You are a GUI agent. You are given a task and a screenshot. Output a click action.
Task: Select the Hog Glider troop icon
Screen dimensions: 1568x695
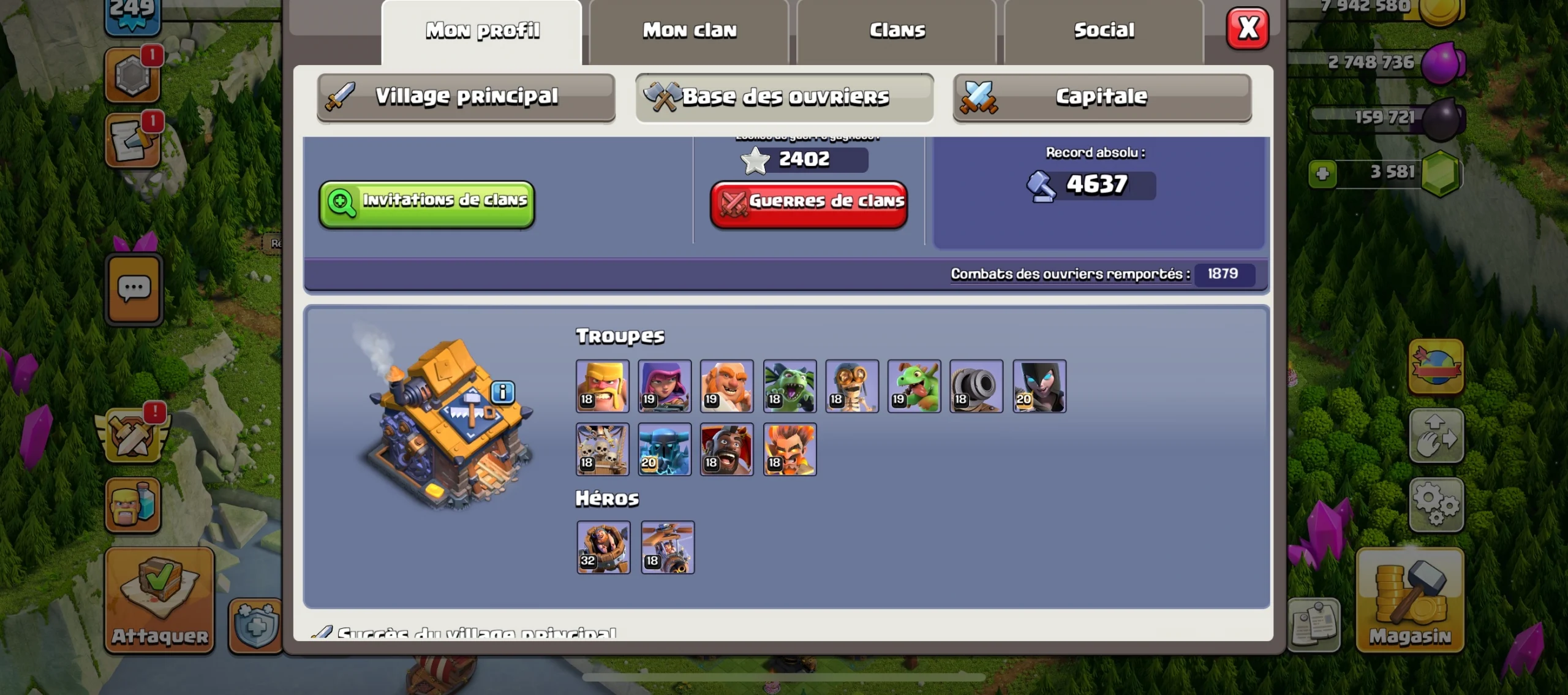coord(728,449)
